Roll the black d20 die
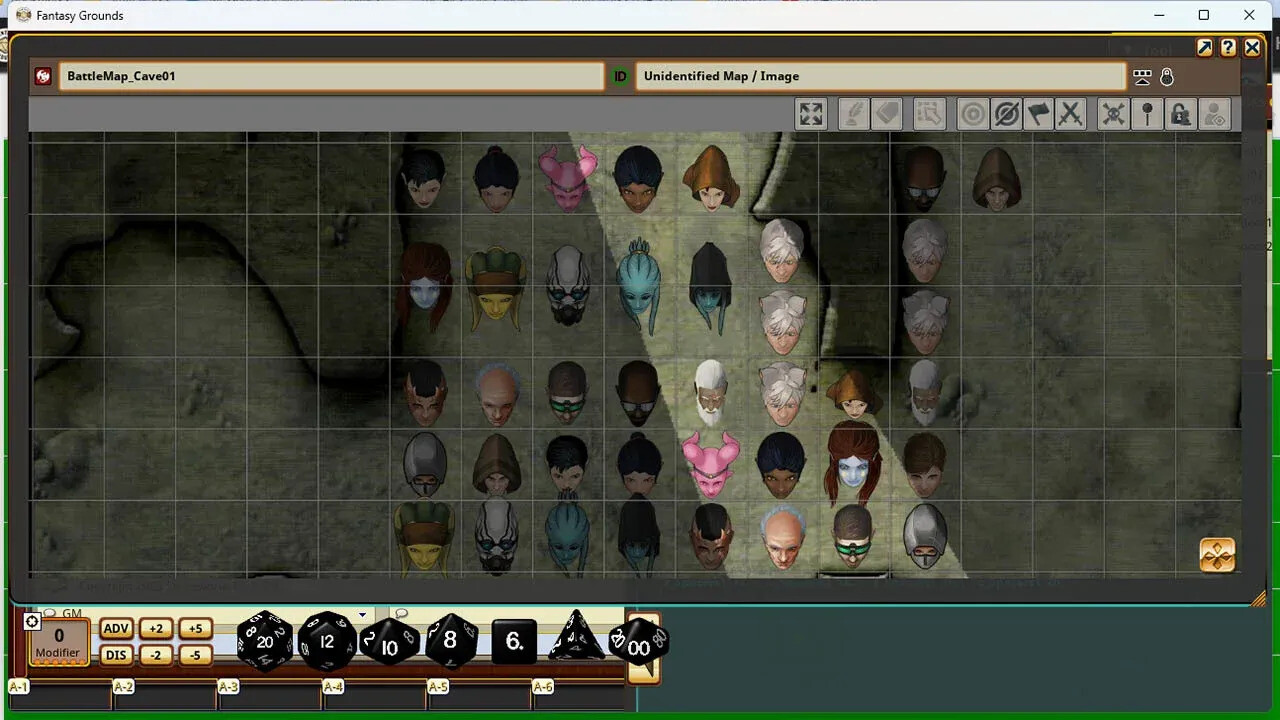 [x=264, y=641]
